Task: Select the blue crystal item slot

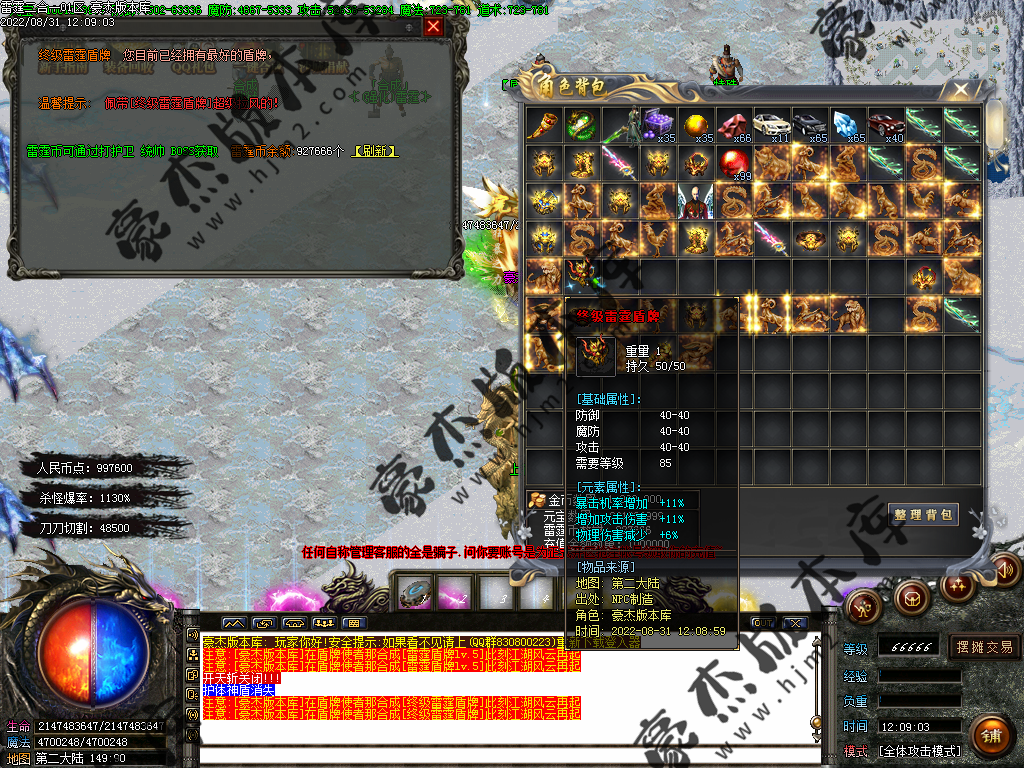Action: (847, 125)
